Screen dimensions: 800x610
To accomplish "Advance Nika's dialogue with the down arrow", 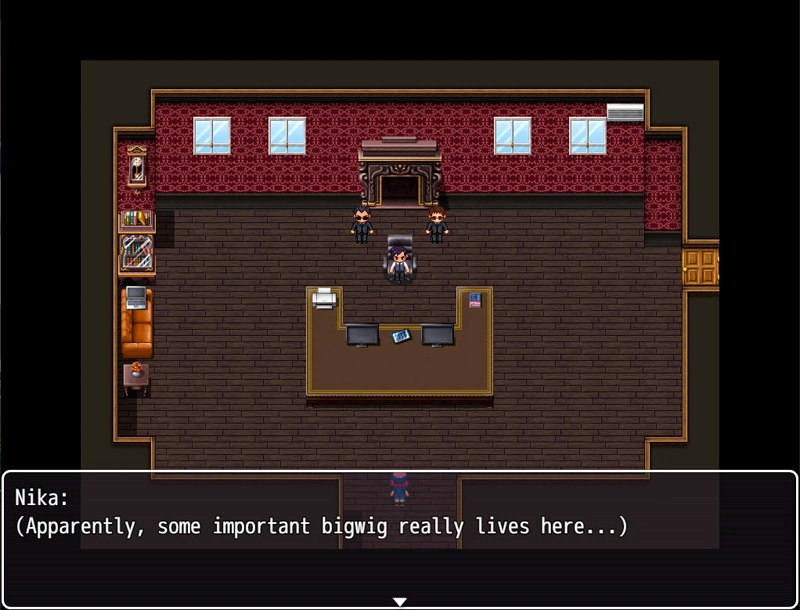I will [400, 601].
